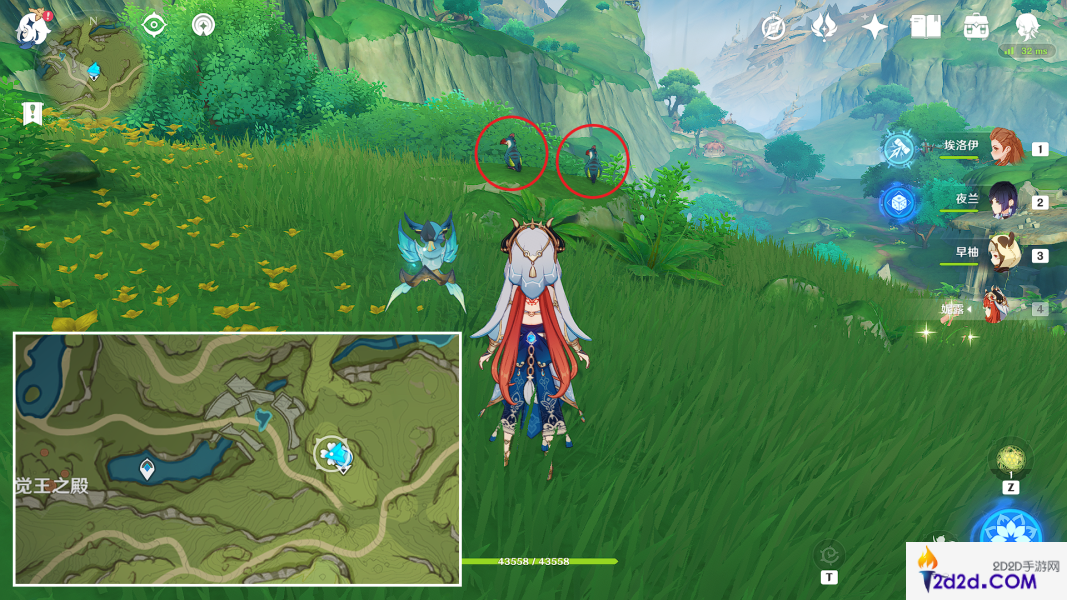Toggle the eye-shaped Elemental Sight icon

[153, 25]
